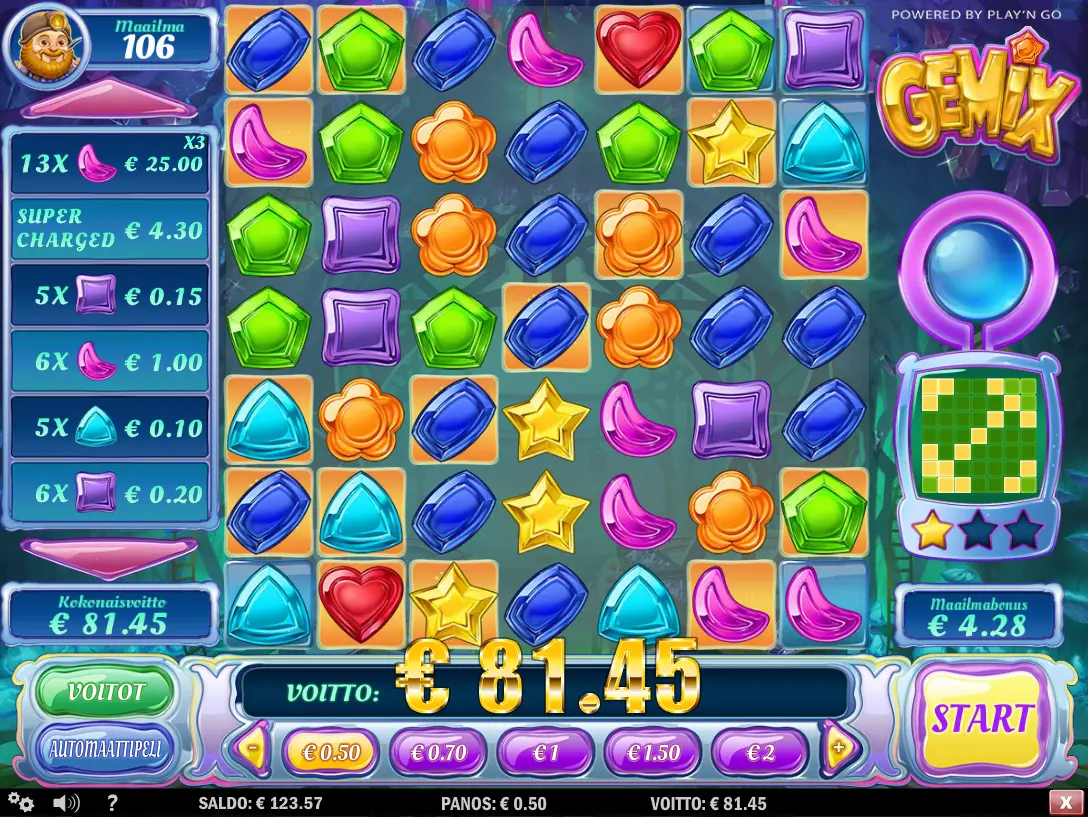The width and height of the screenshot is (1088, 817).
Task: Open the Automaattipeli autoplay options
Action: 105,748
